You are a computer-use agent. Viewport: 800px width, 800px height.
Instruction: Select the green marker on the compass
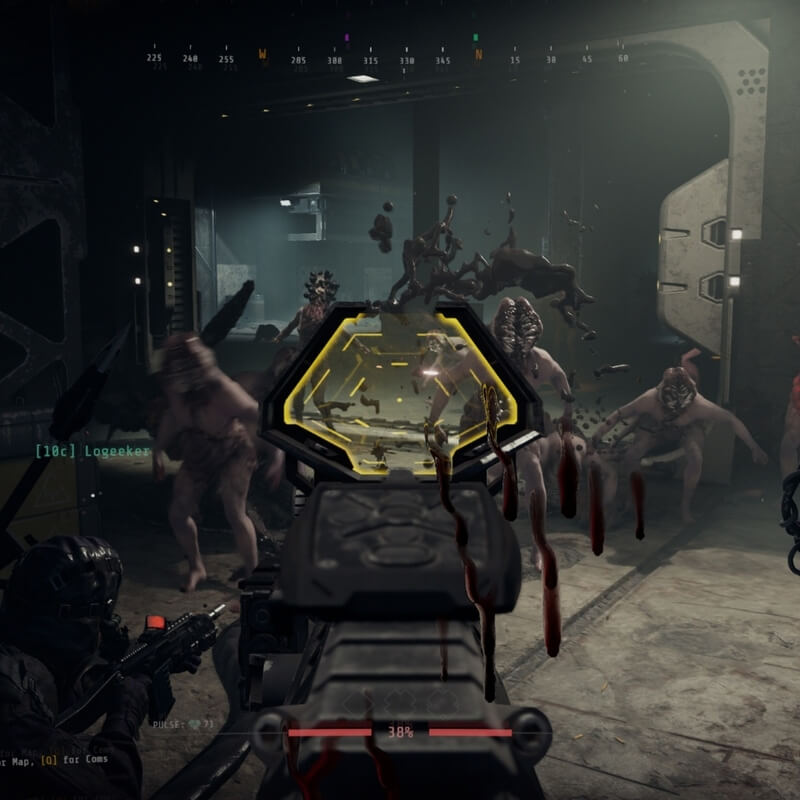tap(475, 38)
